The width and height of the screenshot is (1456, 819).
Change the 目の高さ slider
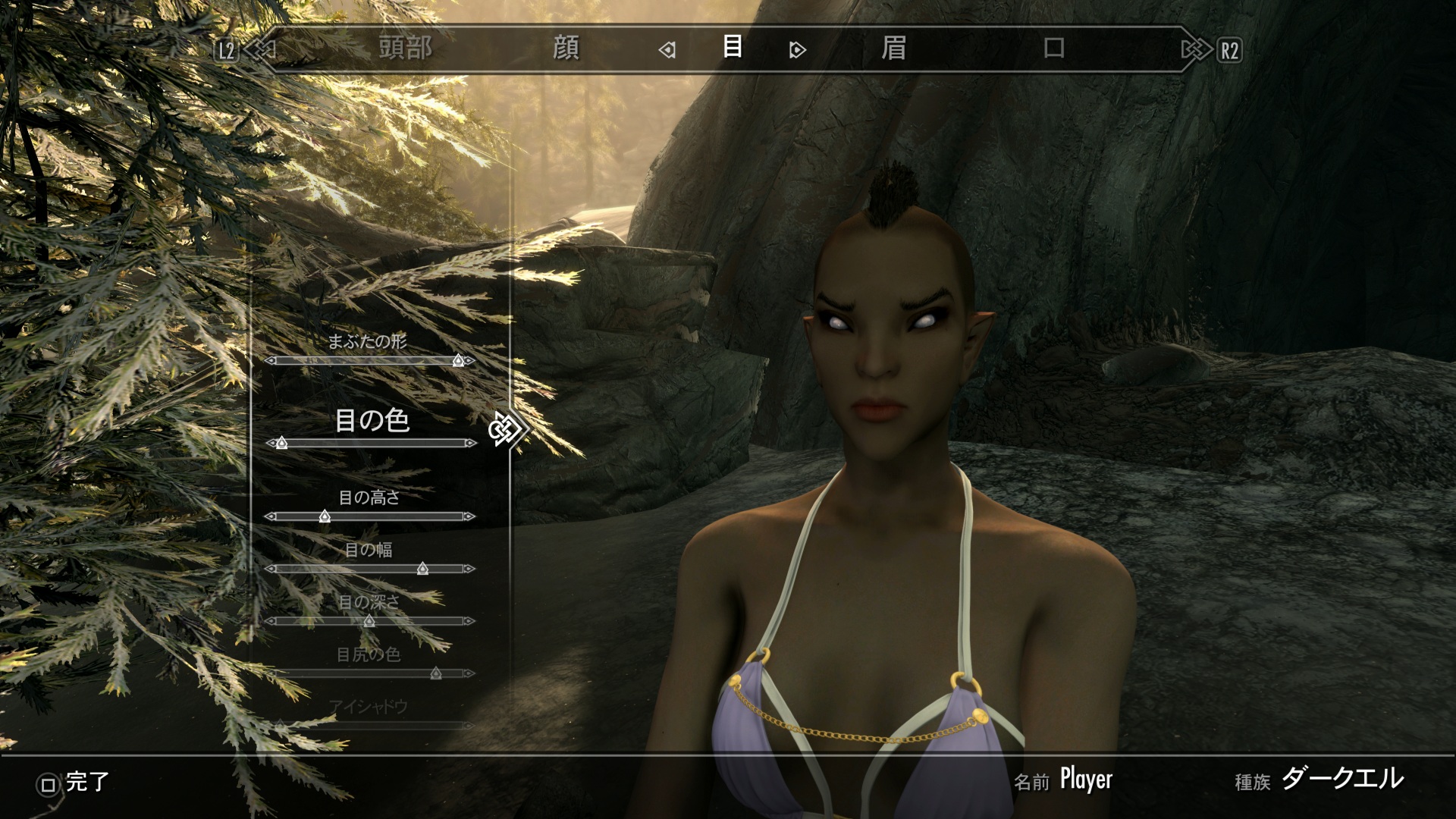tap(325, 516)
